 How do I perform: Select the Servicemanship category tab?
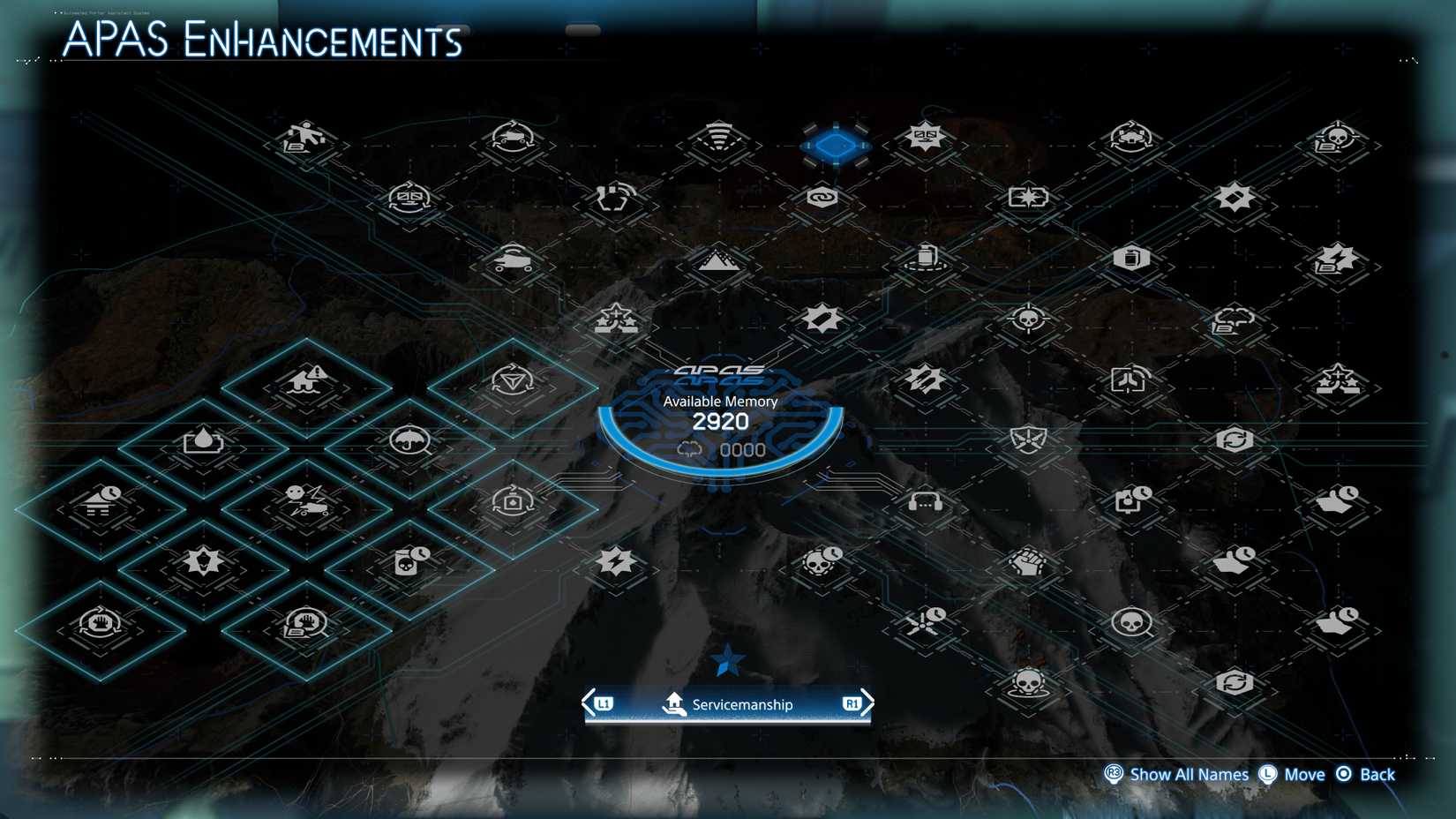click(x=727, y=704)
